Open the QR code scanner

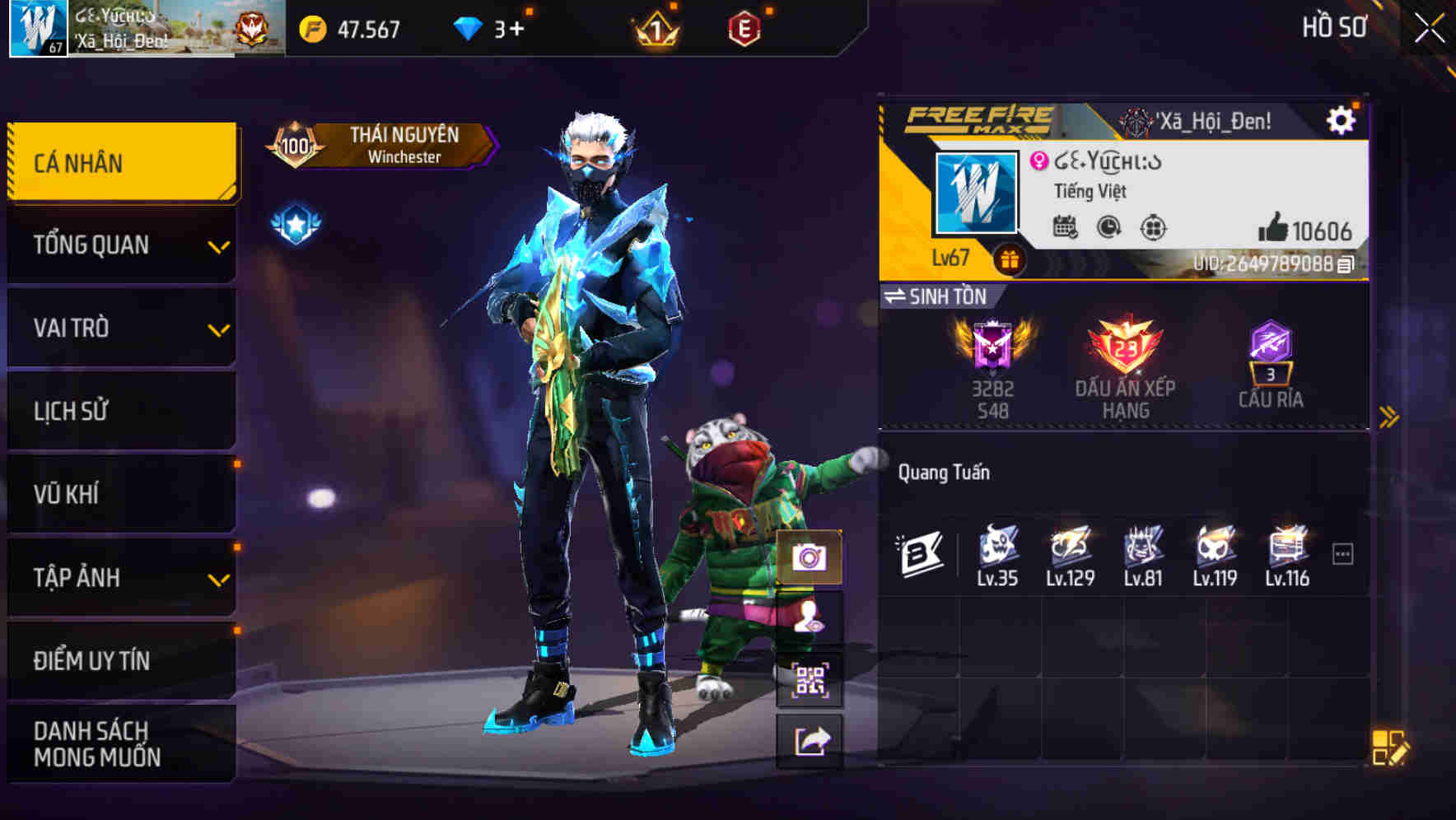811,679
